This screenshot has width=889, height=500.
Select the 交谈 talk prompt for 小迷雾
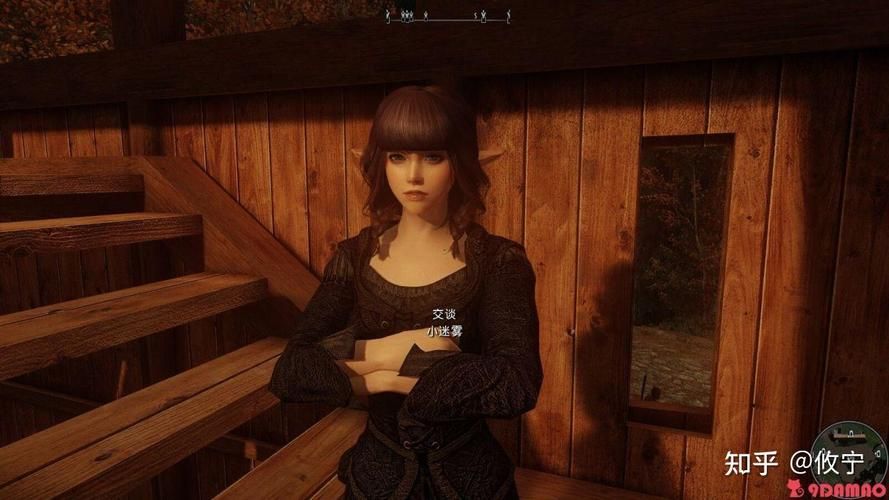[443, 313]
